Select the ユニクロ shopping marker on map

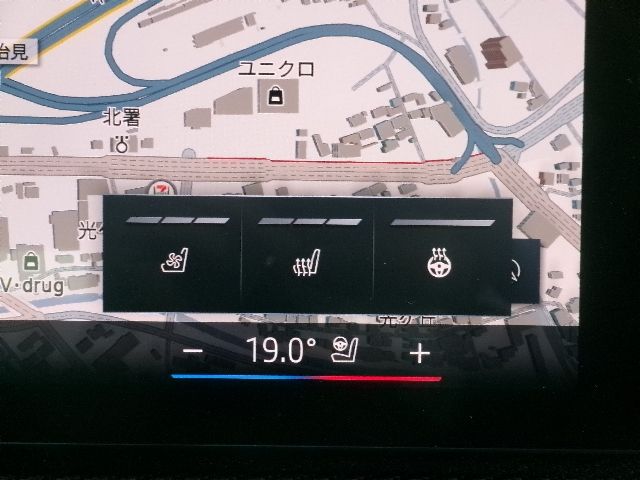coord(273,96)
